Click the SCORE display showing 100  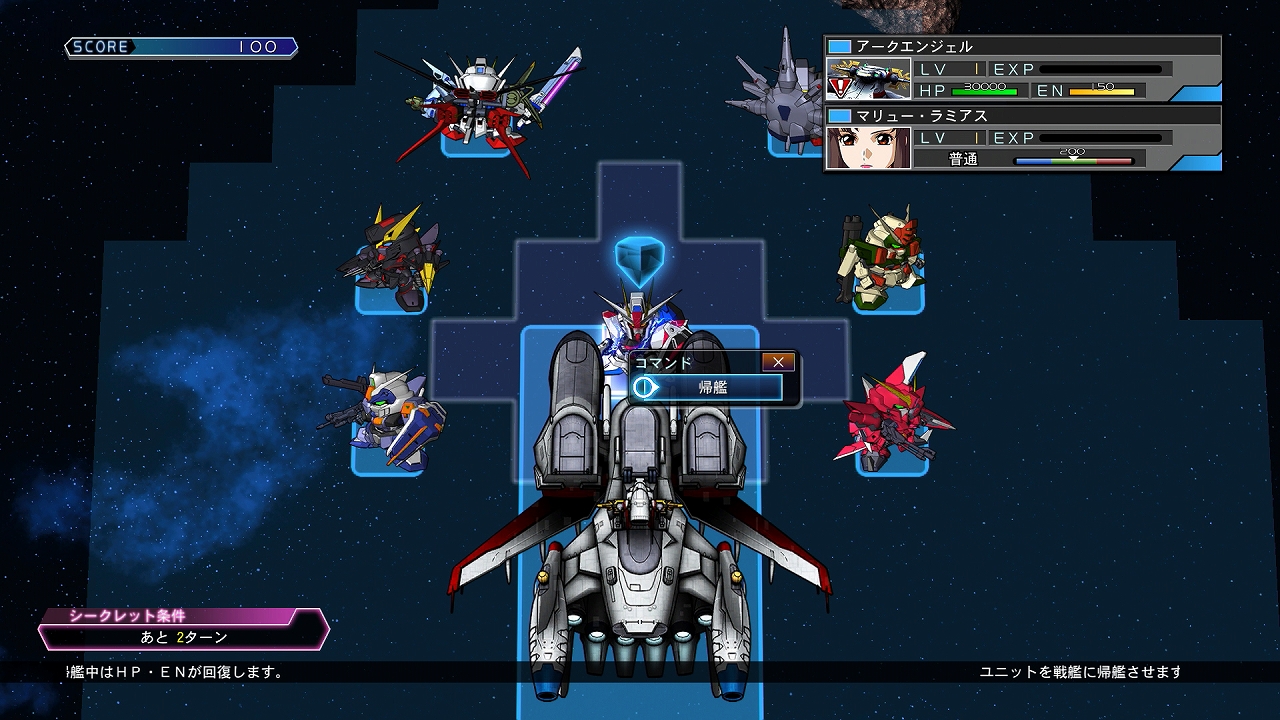180,46
